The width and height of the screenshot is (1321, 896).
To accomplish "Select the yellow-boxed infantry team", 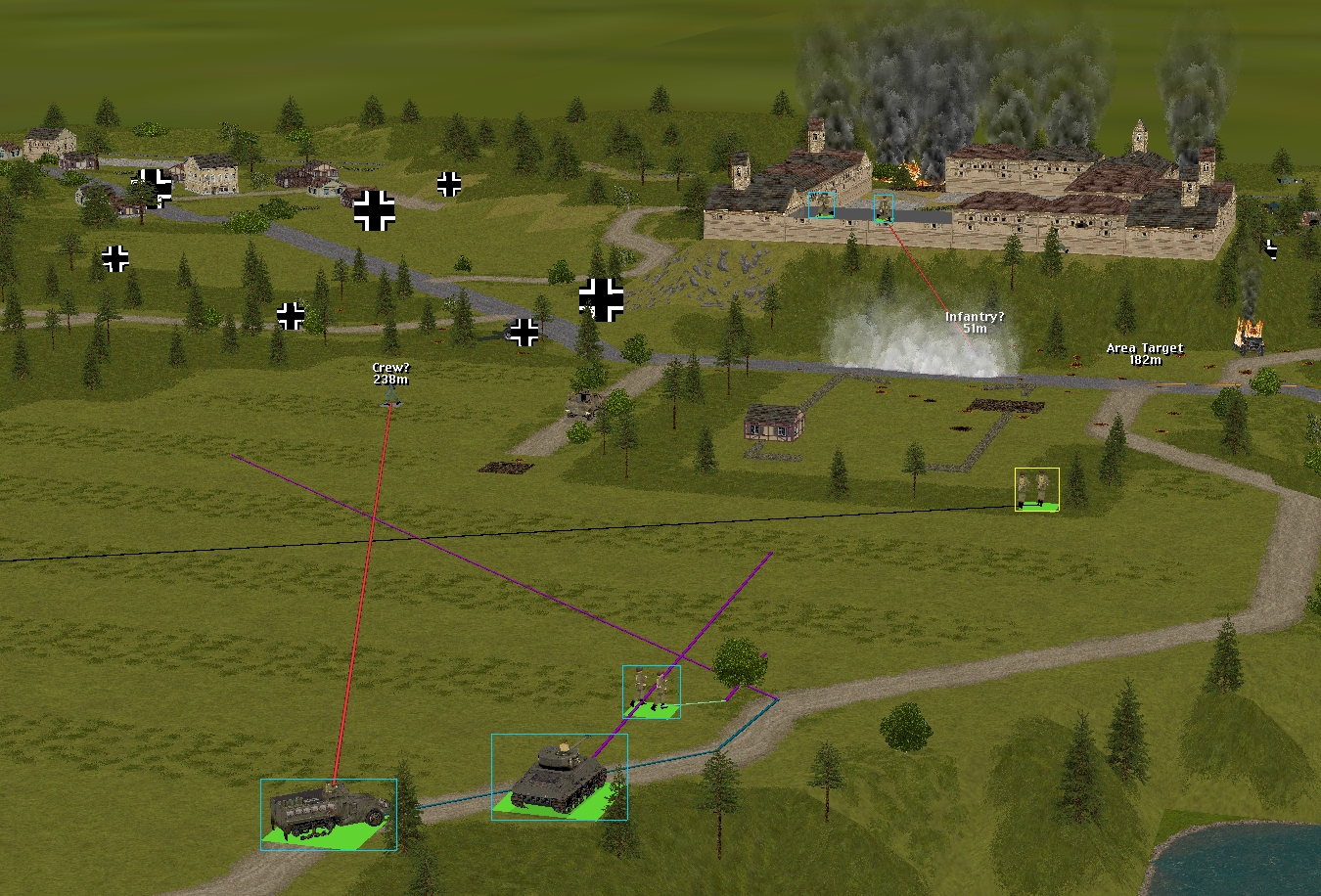I will point(1037,489).
